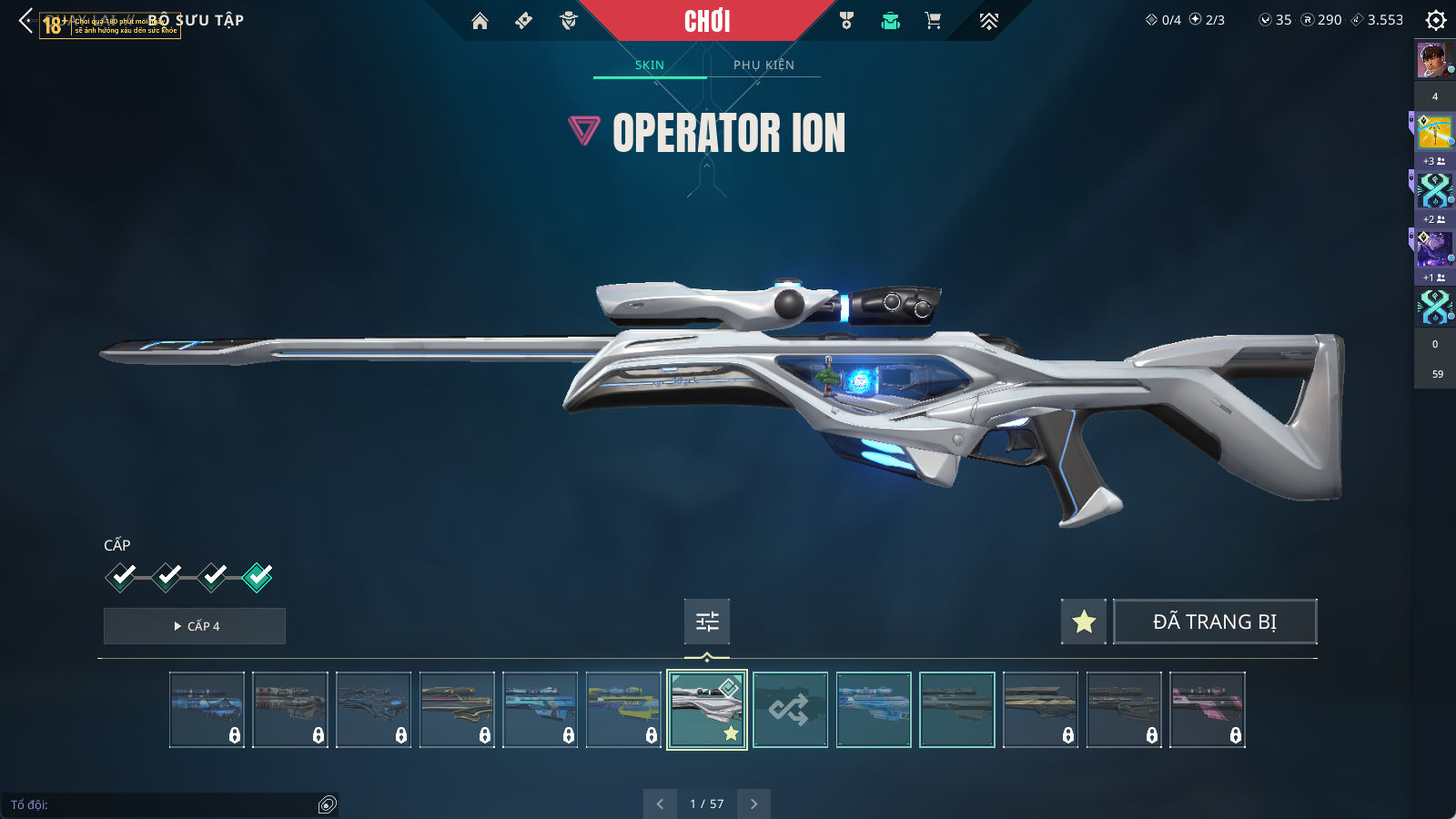The height and width of the screenshot is (819, 1456).
Task: Select the pink and black locked Operator skin
Action: (x=1207, y=710)
